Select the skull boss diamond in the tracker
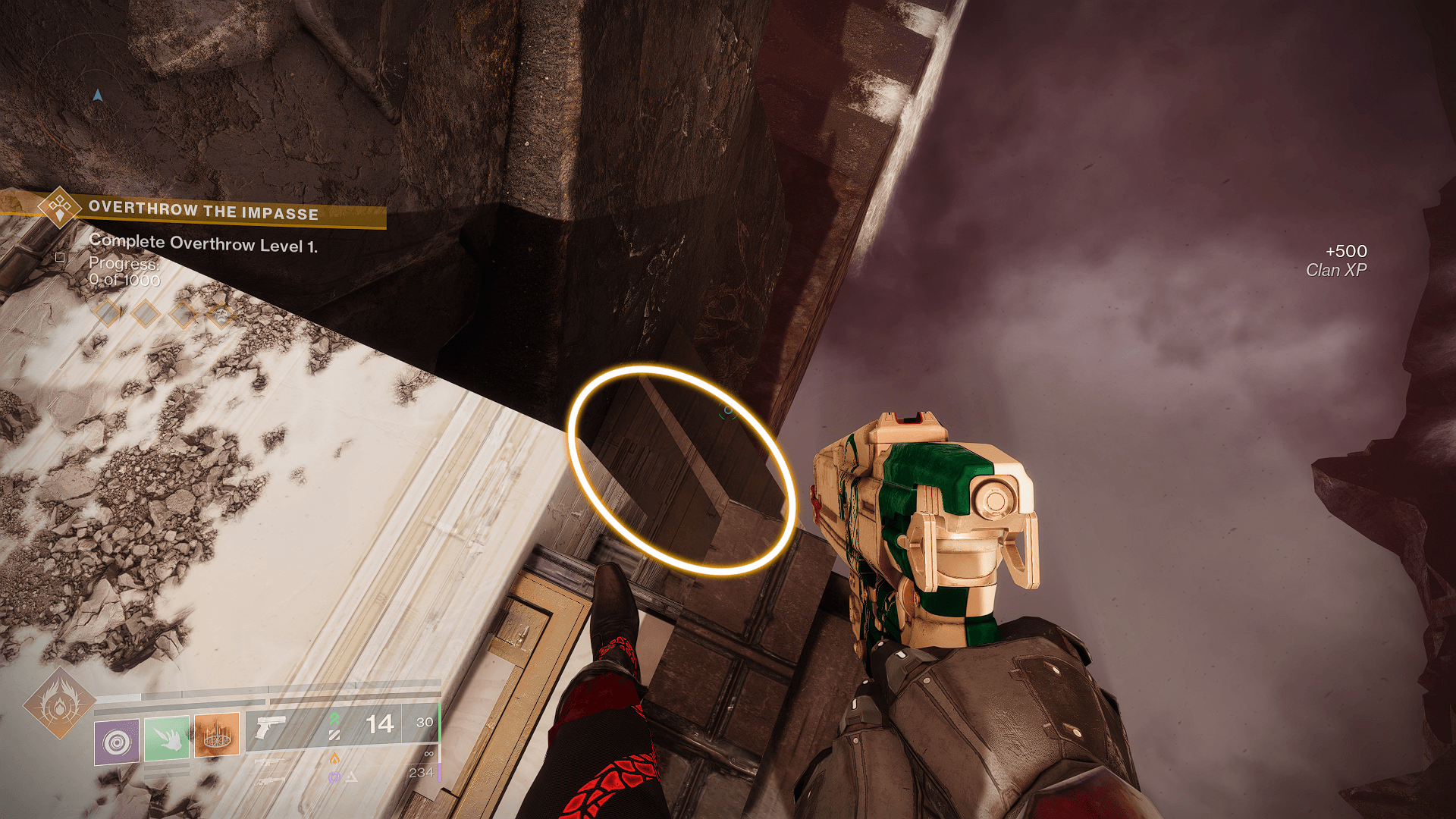This screenshot has height=819, width=1456. click(221, 314)
